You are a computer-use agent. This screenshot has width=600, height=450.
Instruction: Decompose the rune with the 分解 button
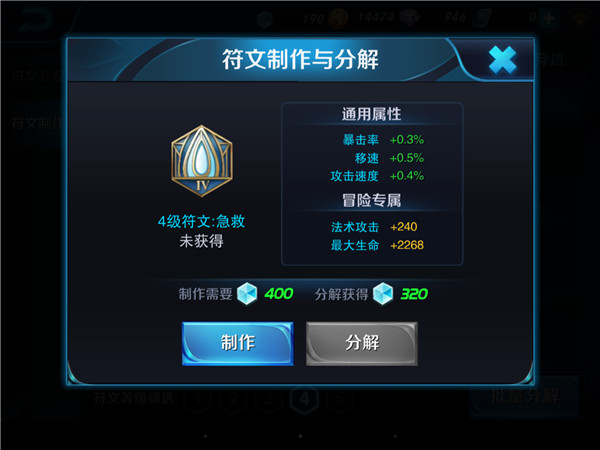pos(361,343)
